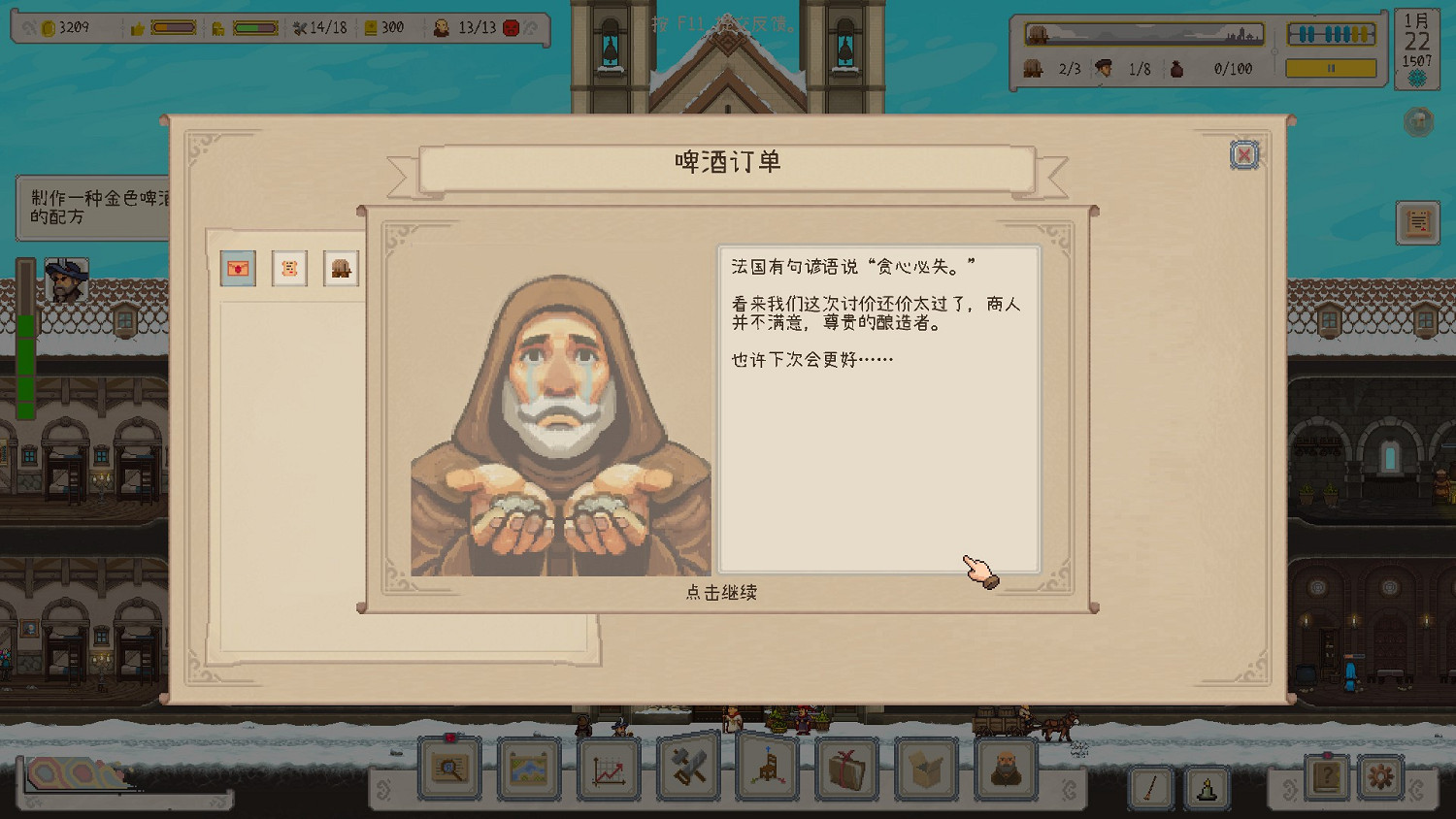Pause the game with the II button

point(1329,69)
